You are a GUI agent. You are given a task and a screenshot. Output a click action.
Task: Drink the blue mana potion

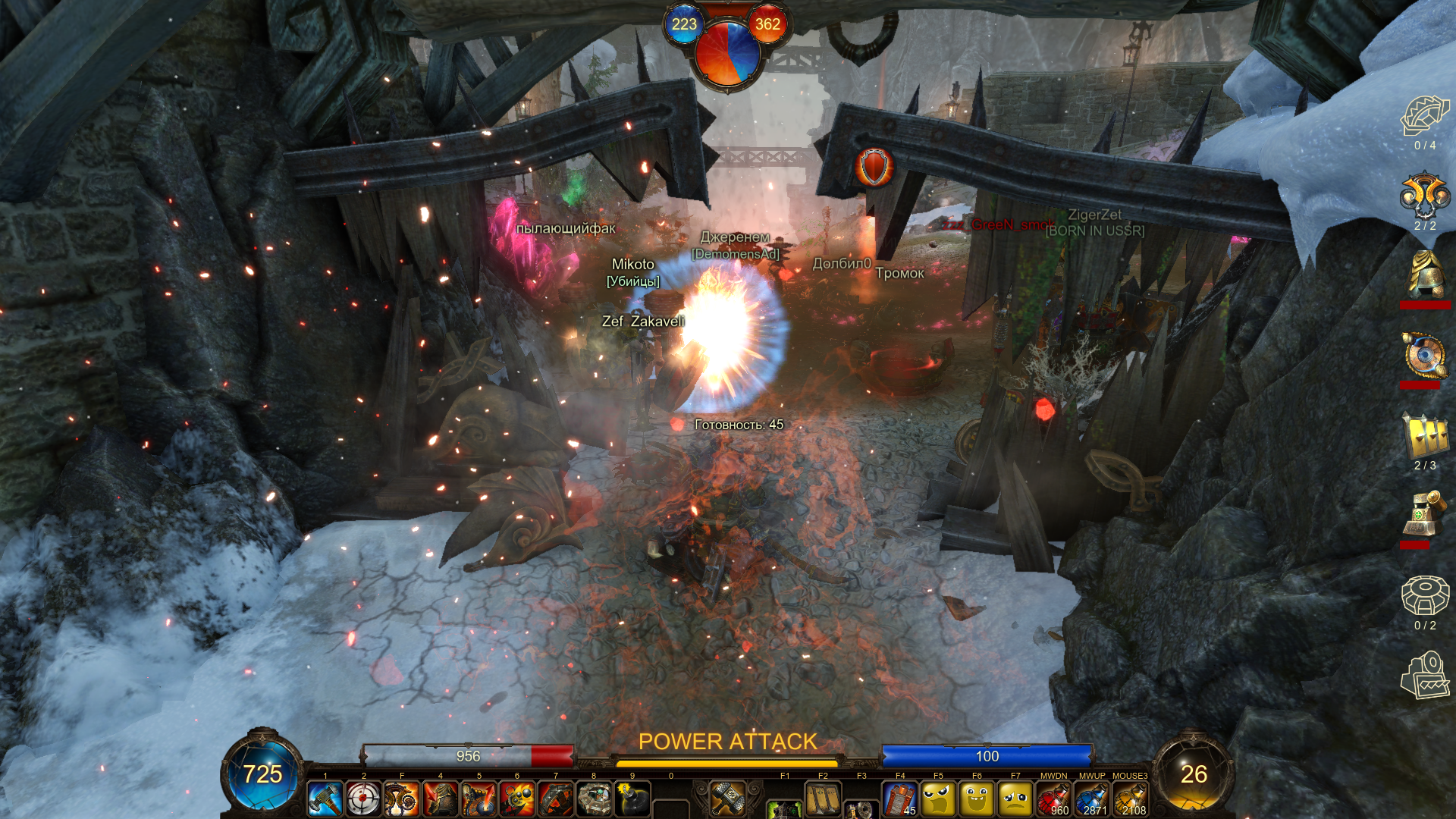1092,799
